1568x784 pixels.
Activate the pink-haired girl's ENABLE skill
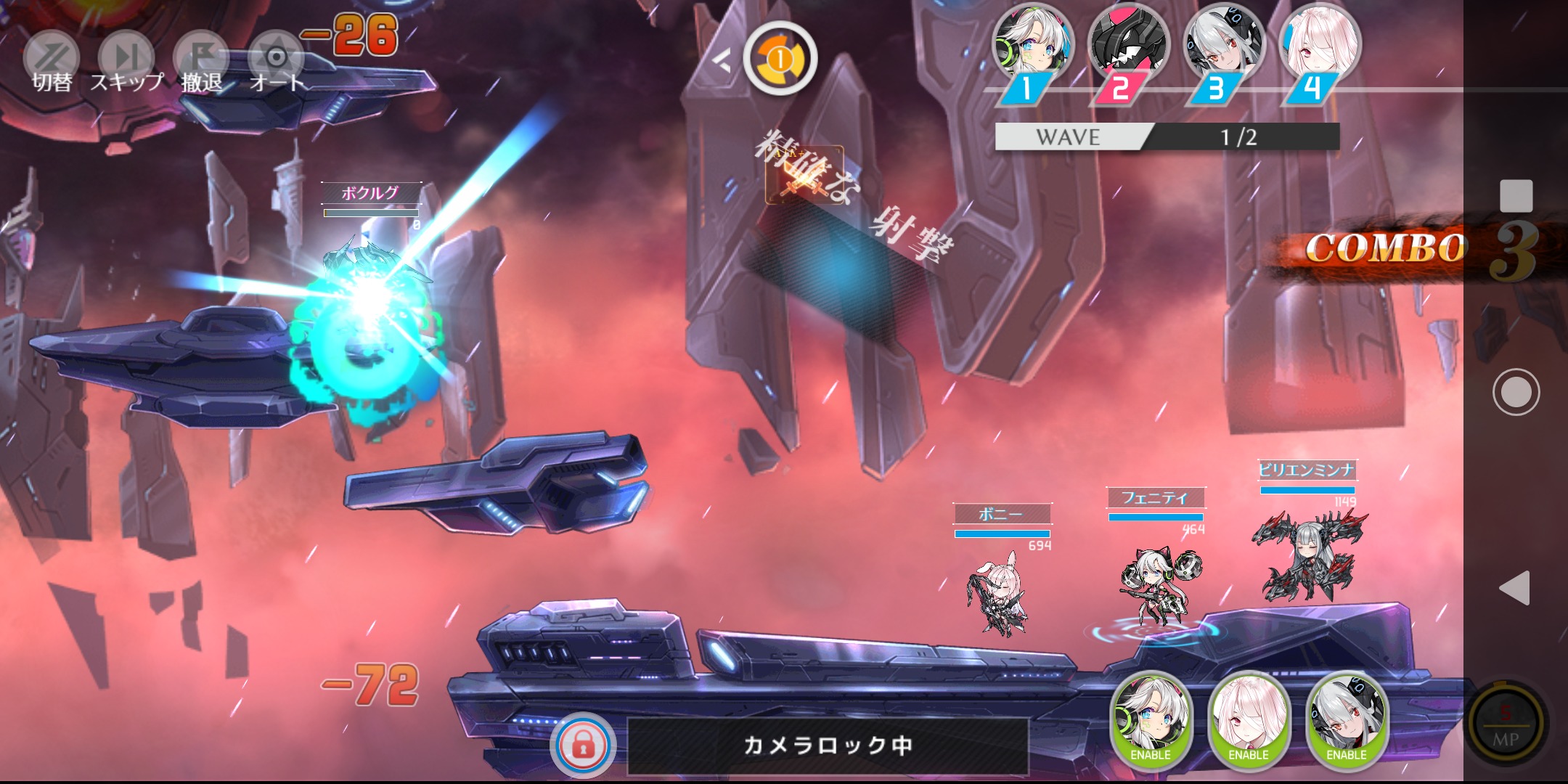click(1249, 719)
